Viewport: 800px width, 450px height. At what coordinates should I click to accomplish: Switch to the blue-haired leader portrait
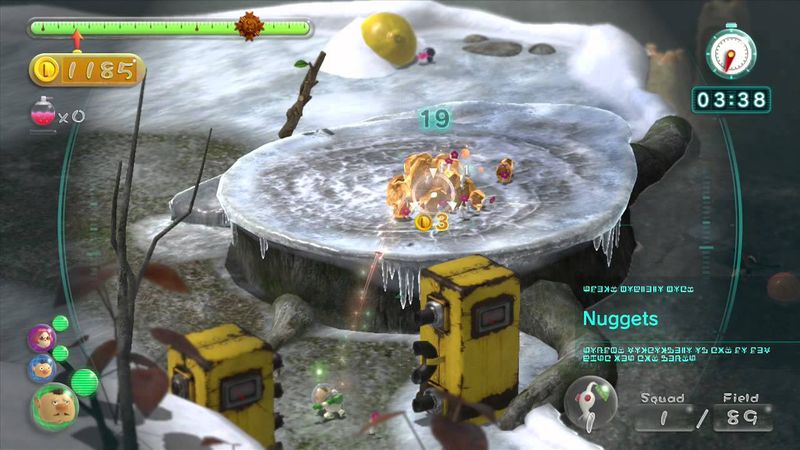point(42,367)
